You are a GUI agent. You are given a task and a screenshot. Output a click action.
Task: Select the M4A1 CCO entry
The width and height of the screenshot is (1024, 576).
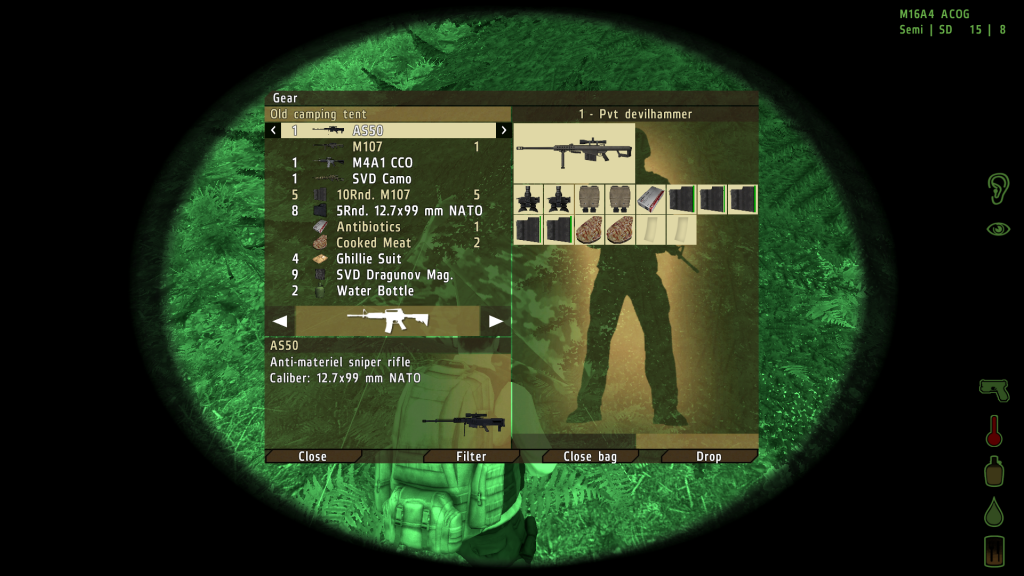pos(382,163)
